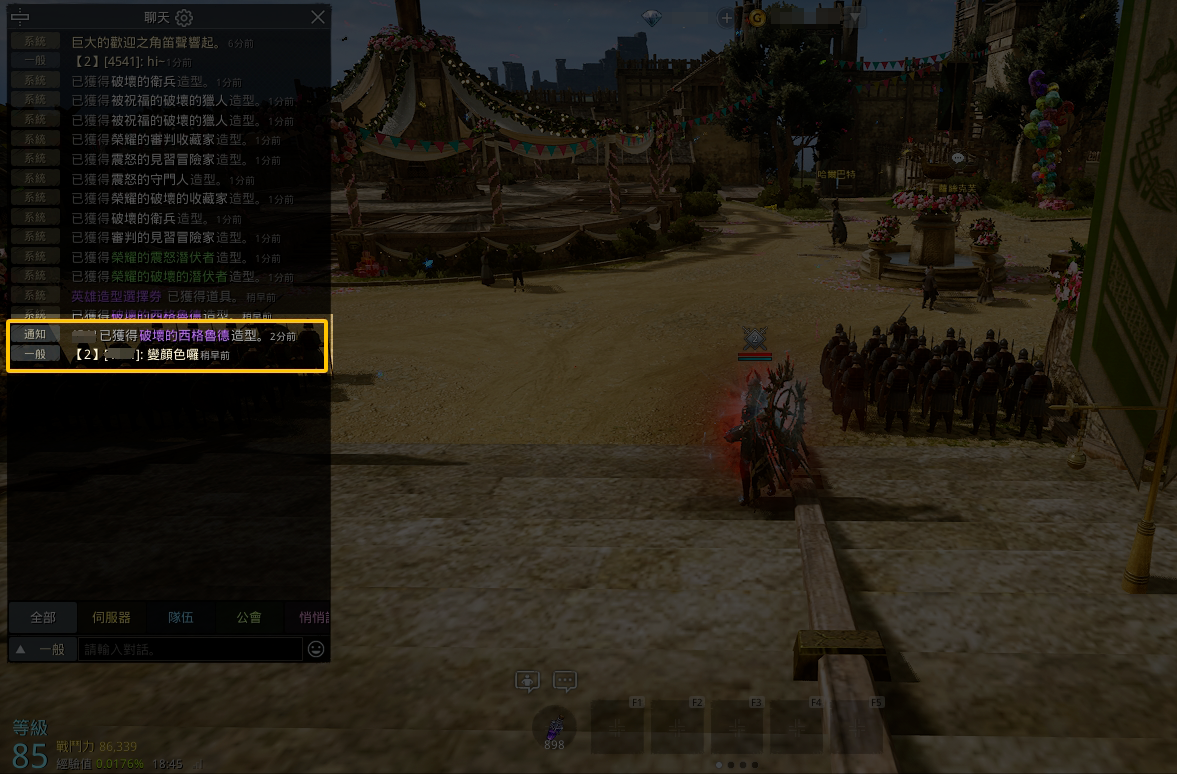Open the speech bubble chat icon

565,682
